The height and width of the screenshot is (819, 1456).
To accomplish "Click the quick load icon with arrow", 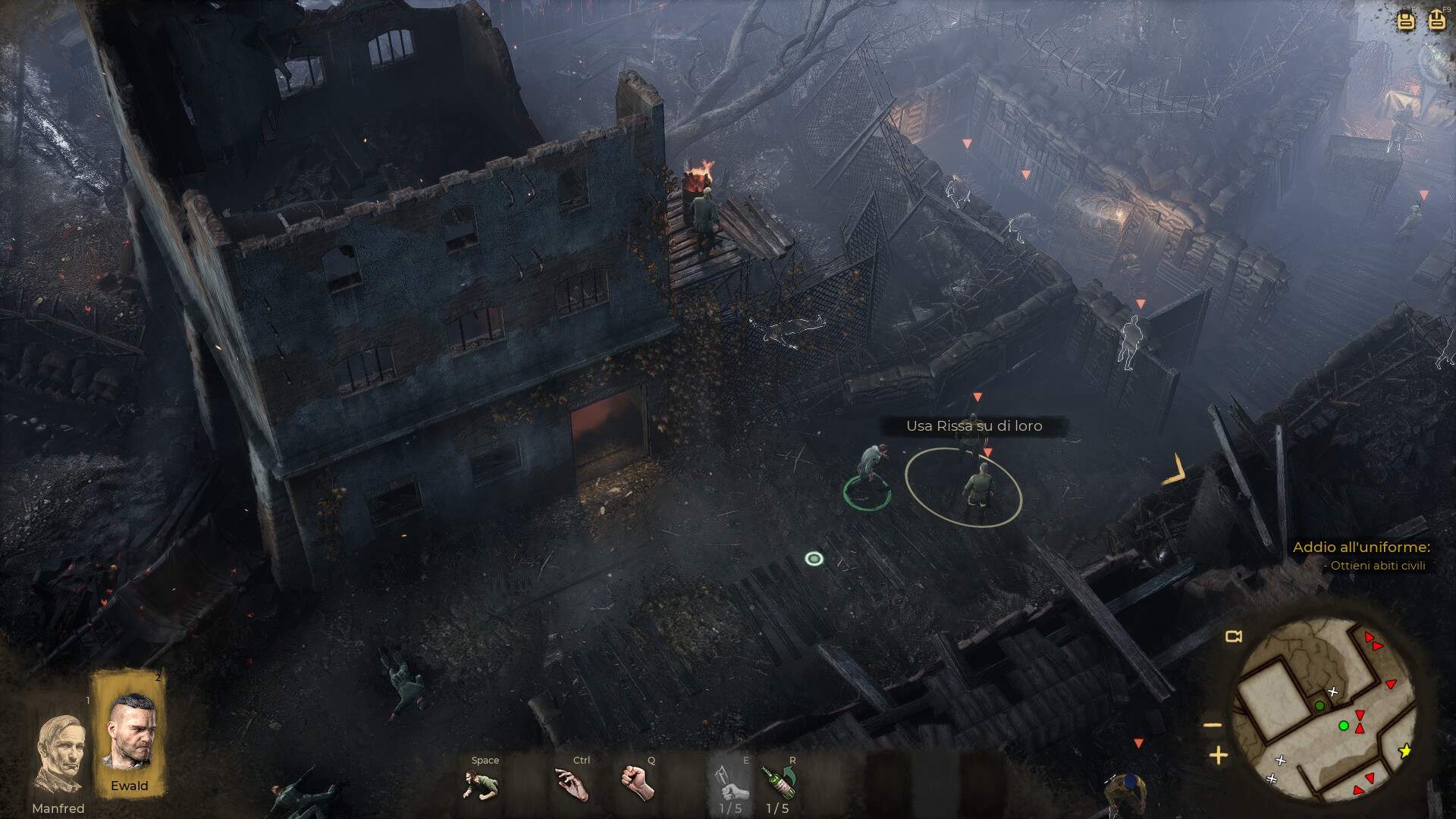I will point(1436,20).
